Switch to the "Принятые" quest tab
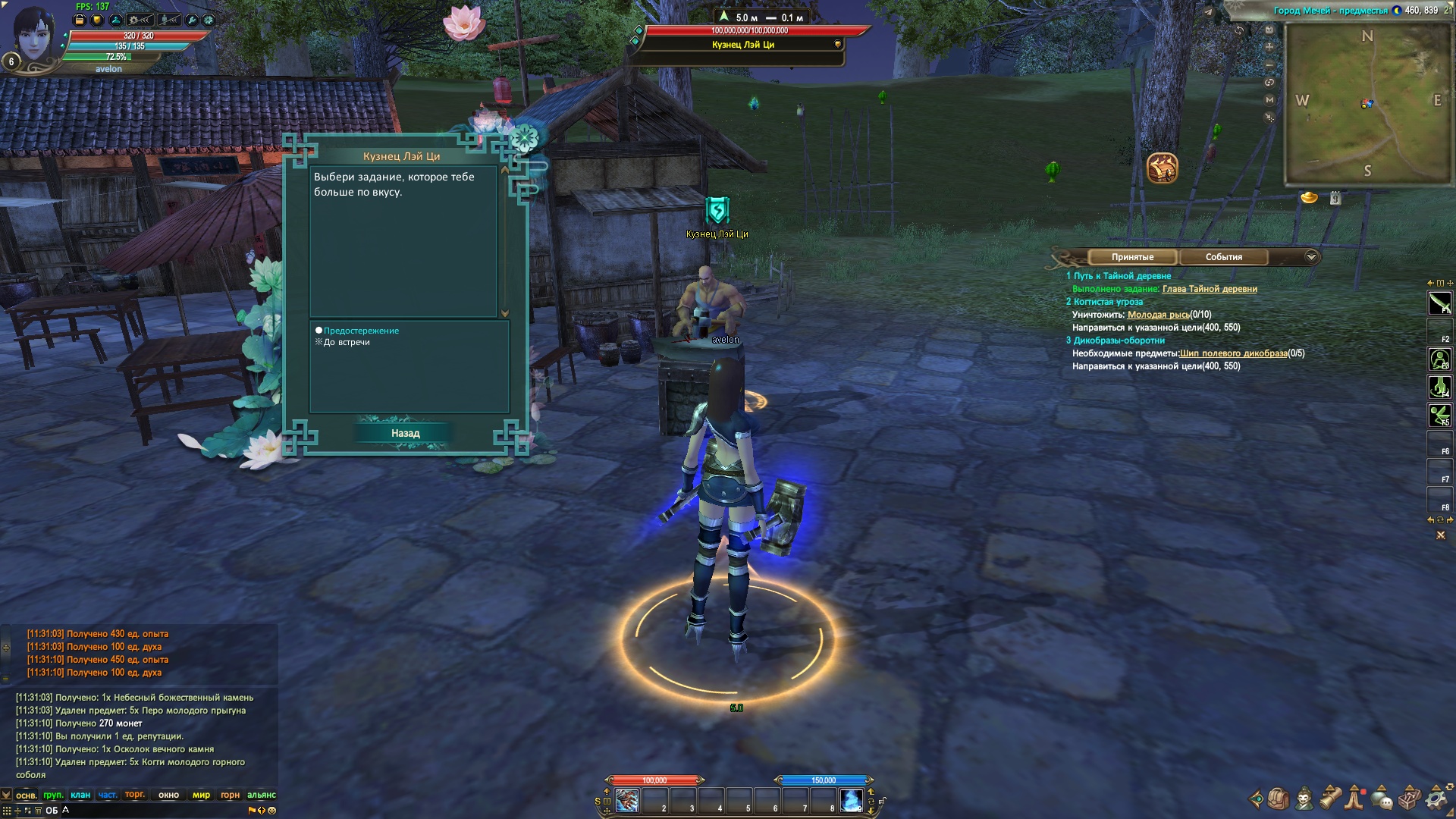Image resolution: width=1456 pixels, height=819 pixels. tap(1132, 257)
